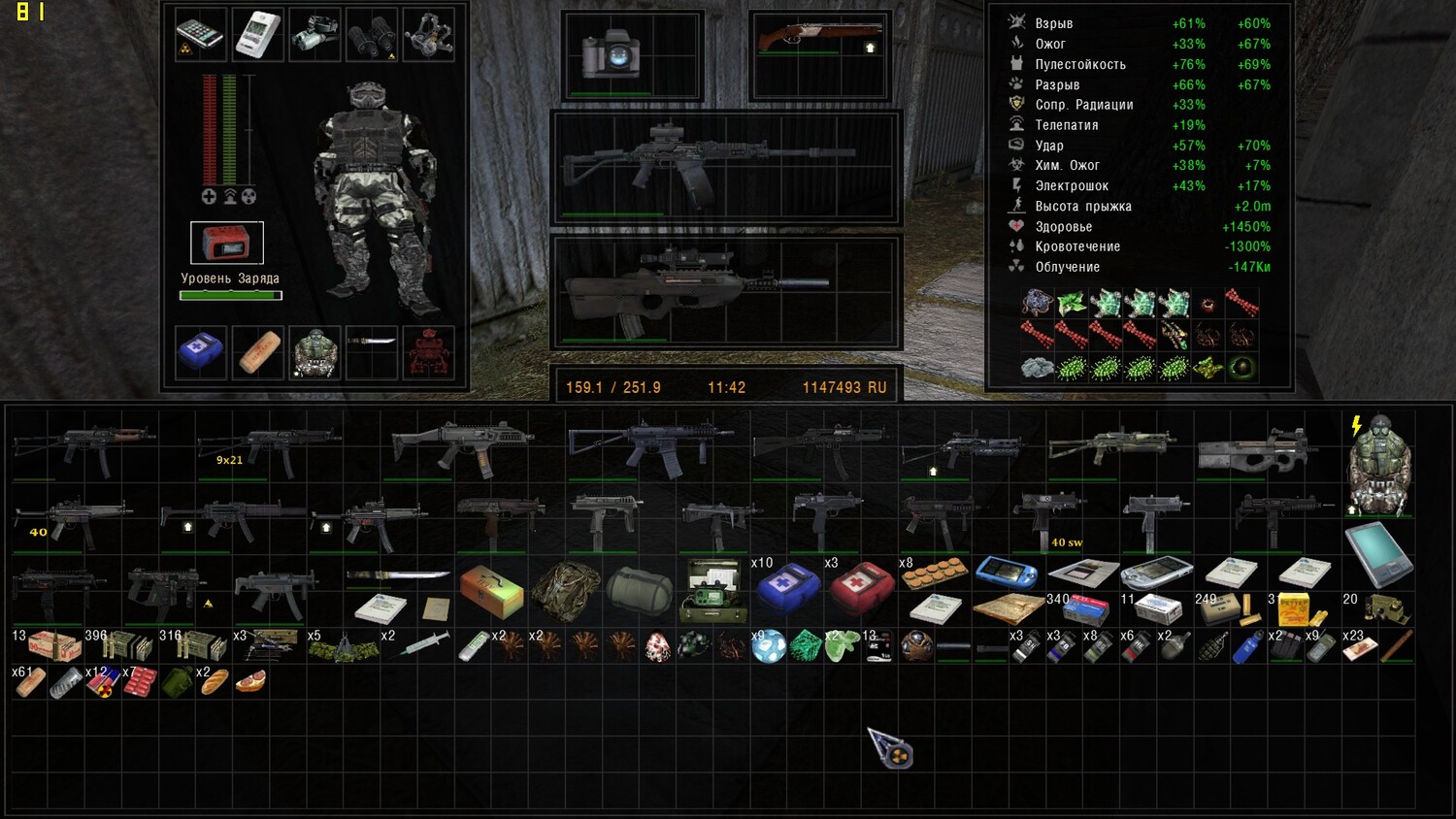The width and height of the screenshot is (1456, 819).
Task: Select the binoculars equipment slot
Action: point(372,35)
